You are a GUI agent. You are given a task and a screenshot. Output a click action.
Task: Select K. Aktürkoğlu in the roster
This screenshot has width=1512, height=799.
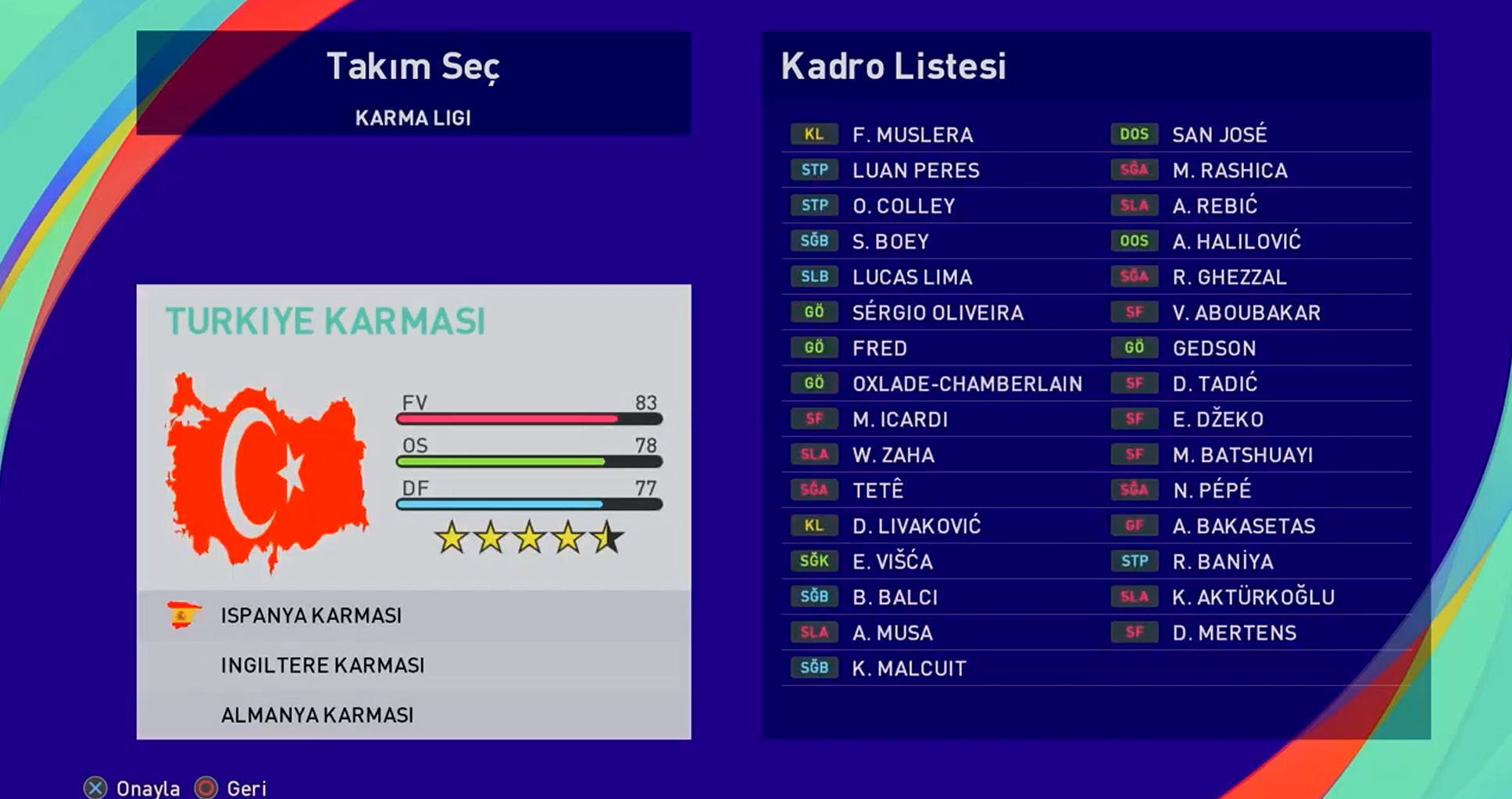[1253, 597]
